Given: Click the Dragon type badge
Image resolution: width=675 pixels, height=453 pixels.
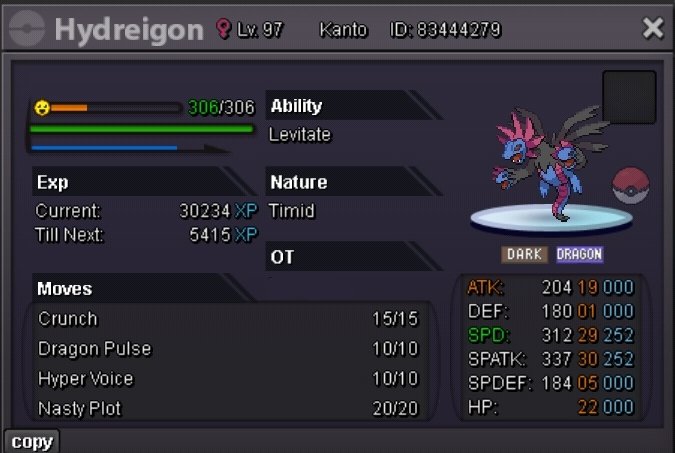Looking at the screenshot, I should pyautogui.click(x=580, y=254).
